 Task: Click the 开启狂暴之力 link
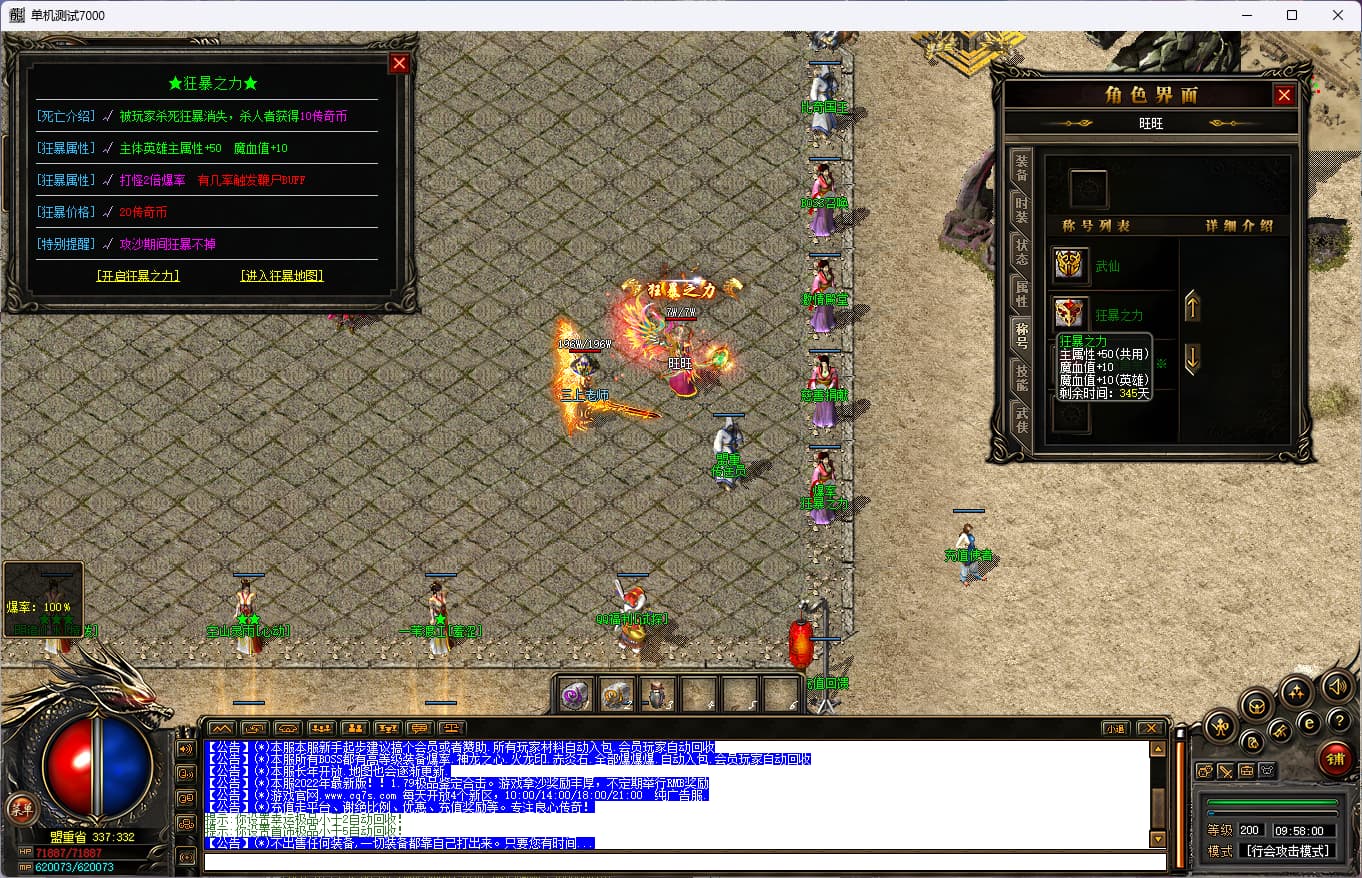138,276
